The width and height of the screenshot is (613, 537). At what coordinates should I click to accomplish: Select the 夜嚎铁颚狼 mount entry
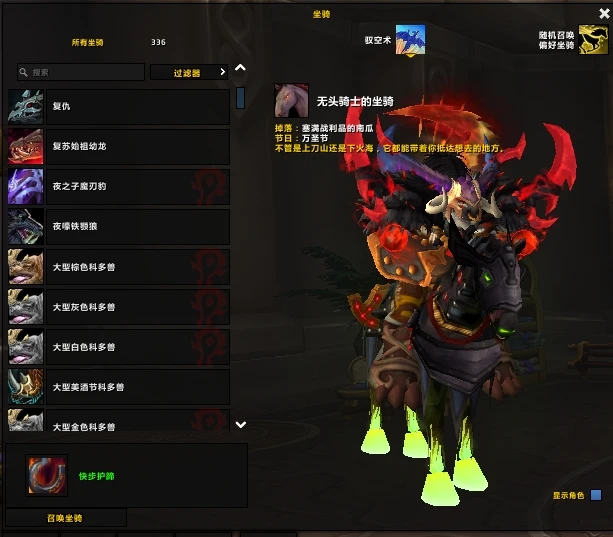118,227
